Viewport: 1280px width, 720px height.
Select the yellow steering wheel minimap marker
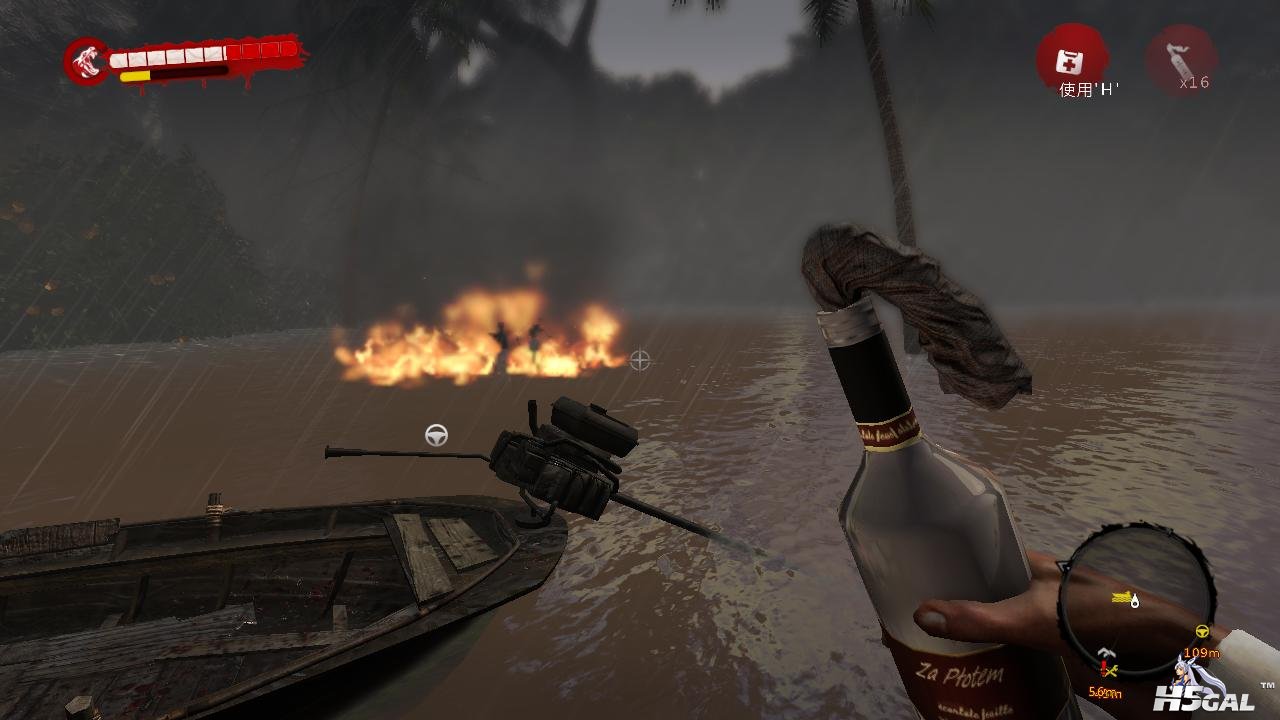coord(1202,632)
